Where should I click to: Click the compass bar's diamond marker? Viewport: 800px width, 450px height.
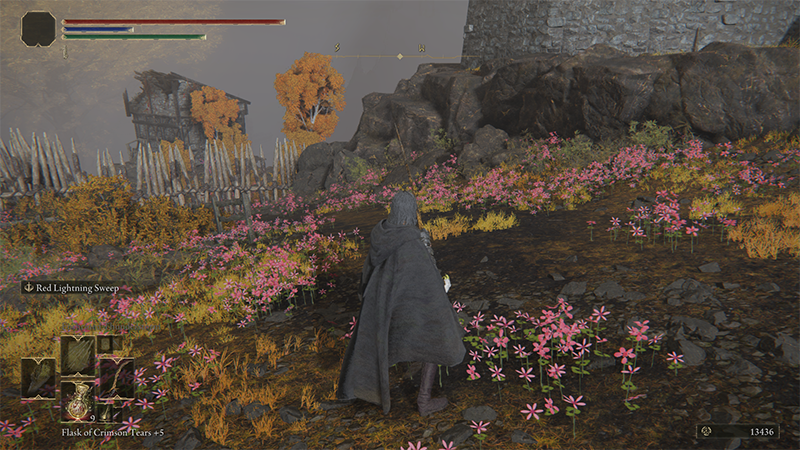pyautogui.click(x=400, y=56)
